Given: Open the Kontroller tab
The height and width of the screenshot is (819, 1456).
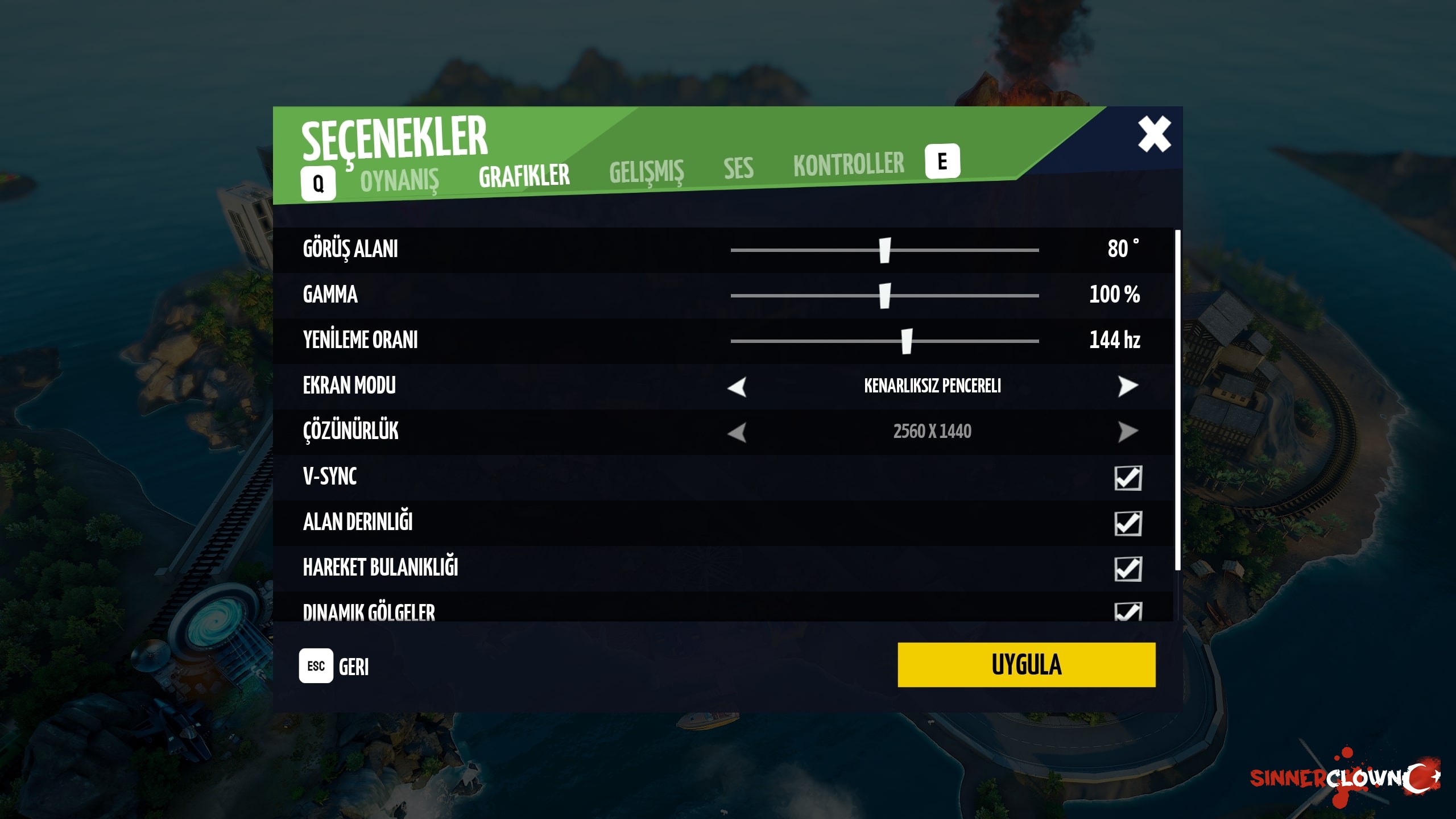Looking at the screenshot, I should (x=849, y=164).
